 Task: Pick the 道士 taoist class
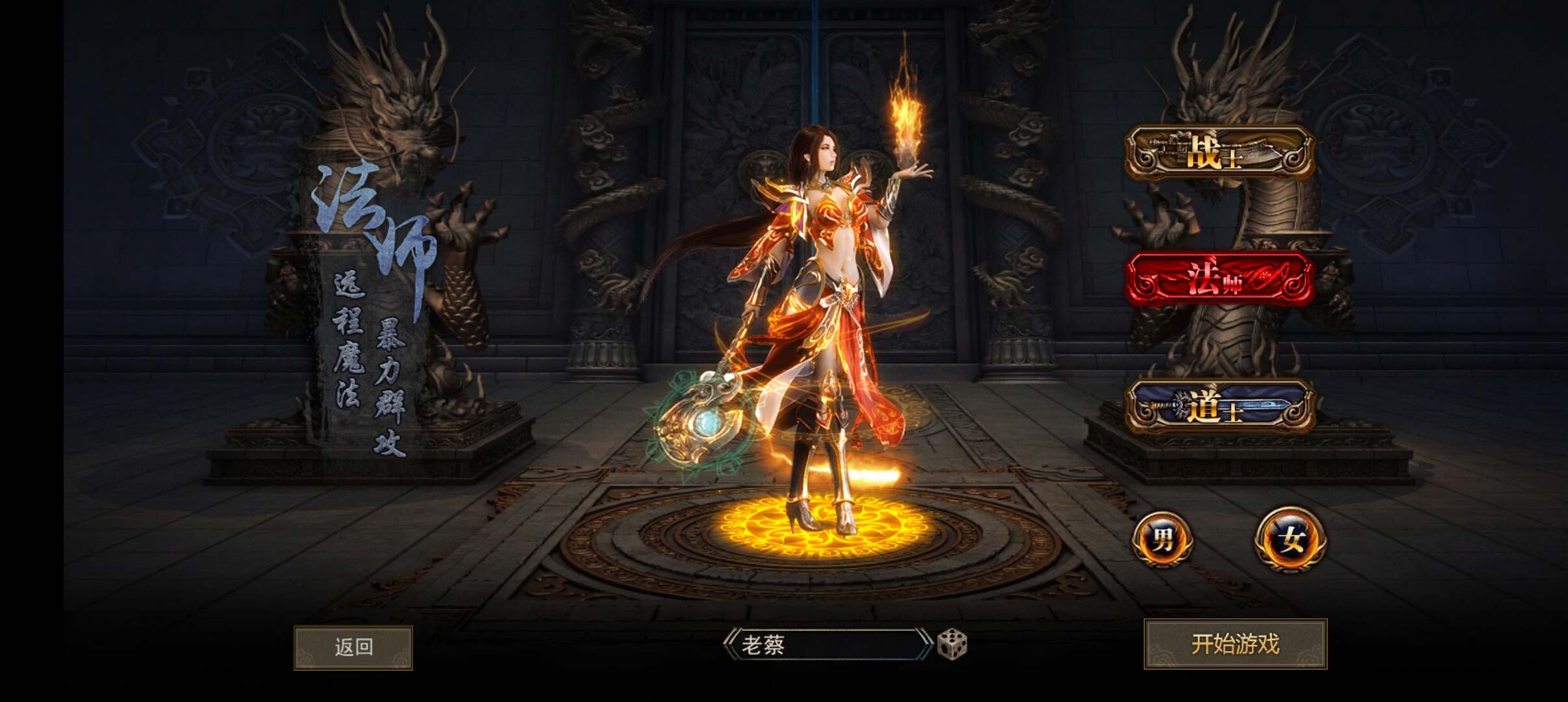[1219, 408]
